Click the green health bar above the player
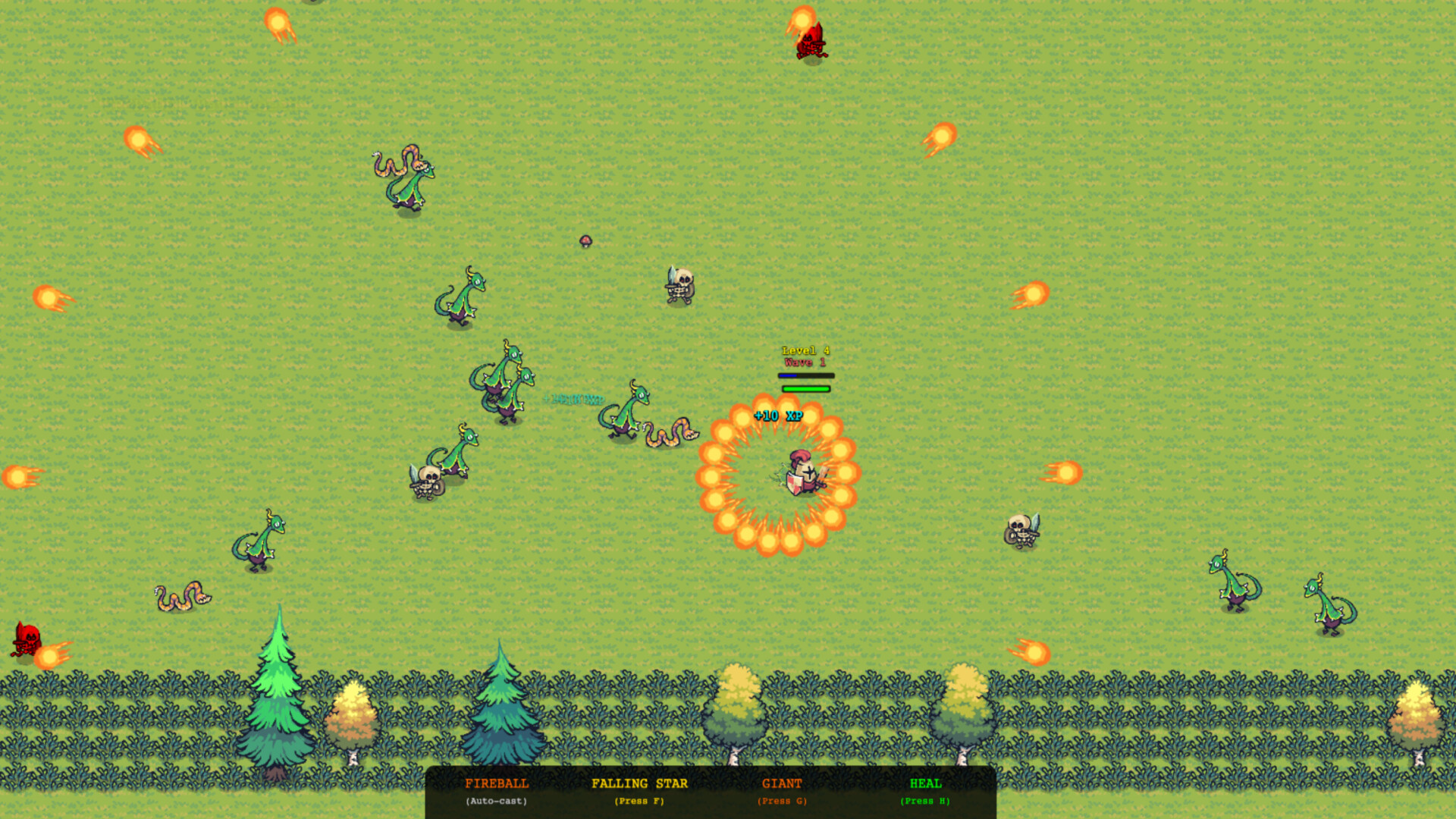 pos(805,388)
